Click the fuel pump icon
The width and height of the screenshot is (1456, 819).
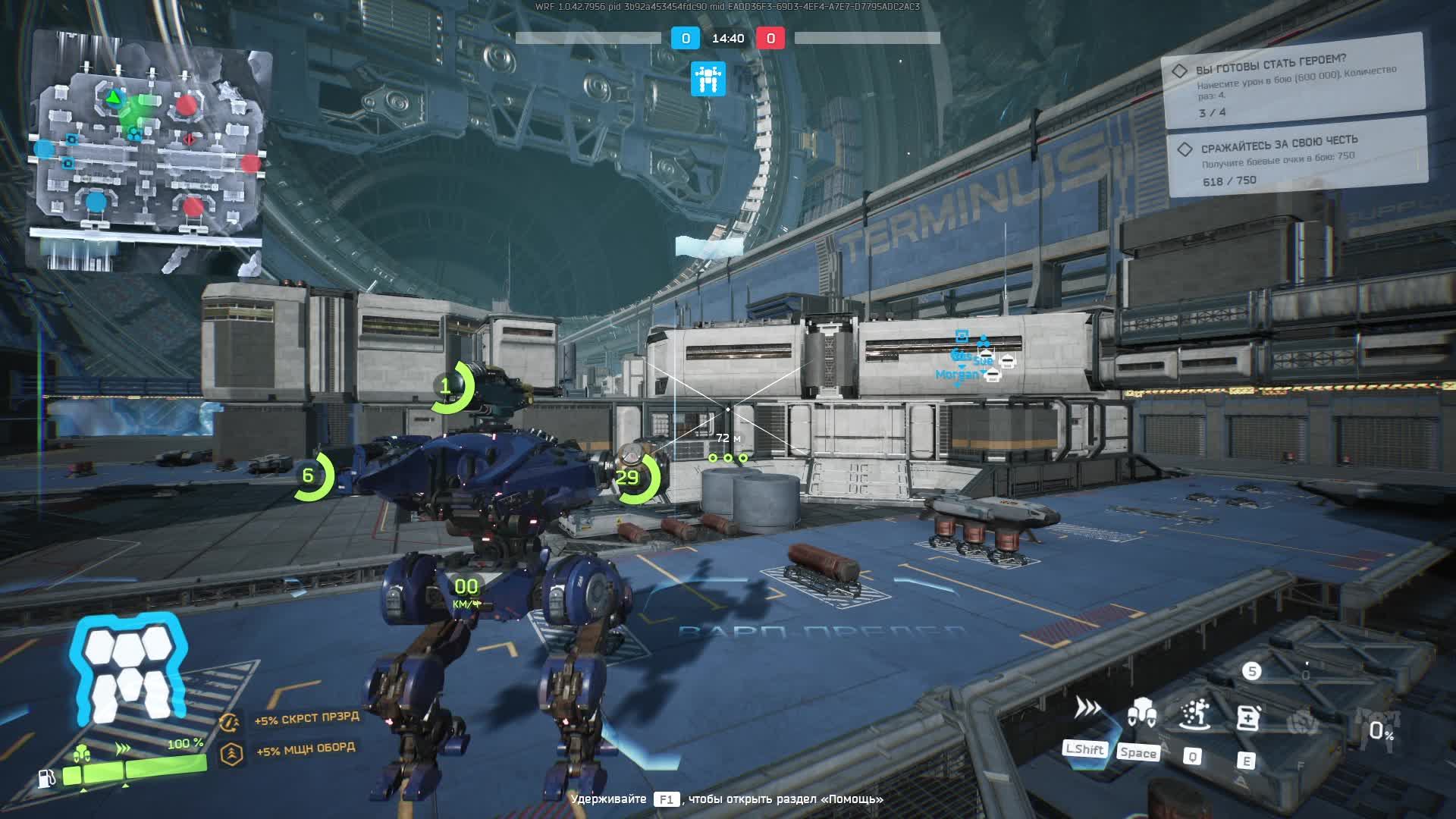pyautogui.click(x=47, y=778)
